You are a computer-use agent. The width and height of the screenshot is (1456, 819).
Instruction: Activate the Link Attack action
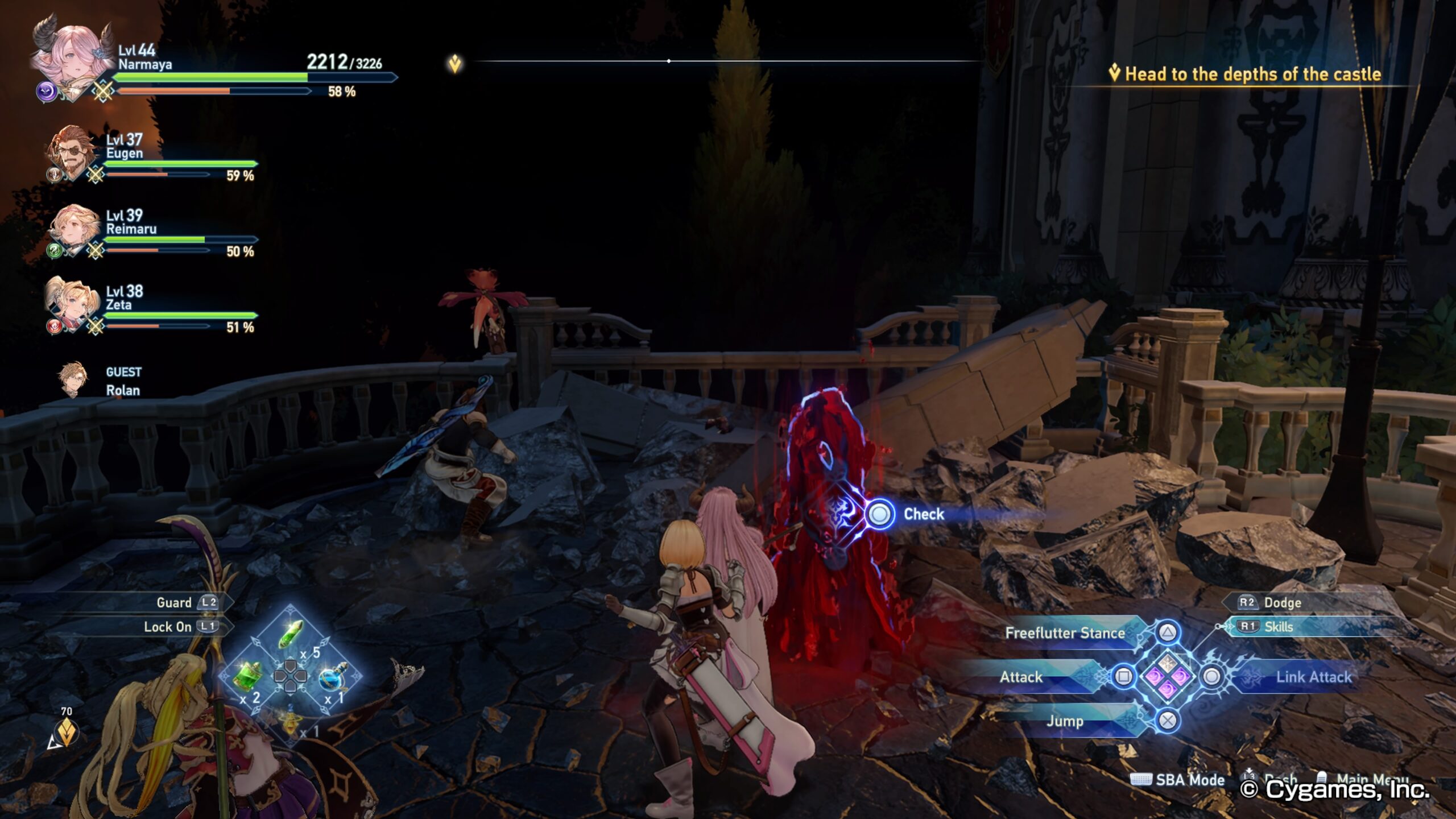[1313, 677]
